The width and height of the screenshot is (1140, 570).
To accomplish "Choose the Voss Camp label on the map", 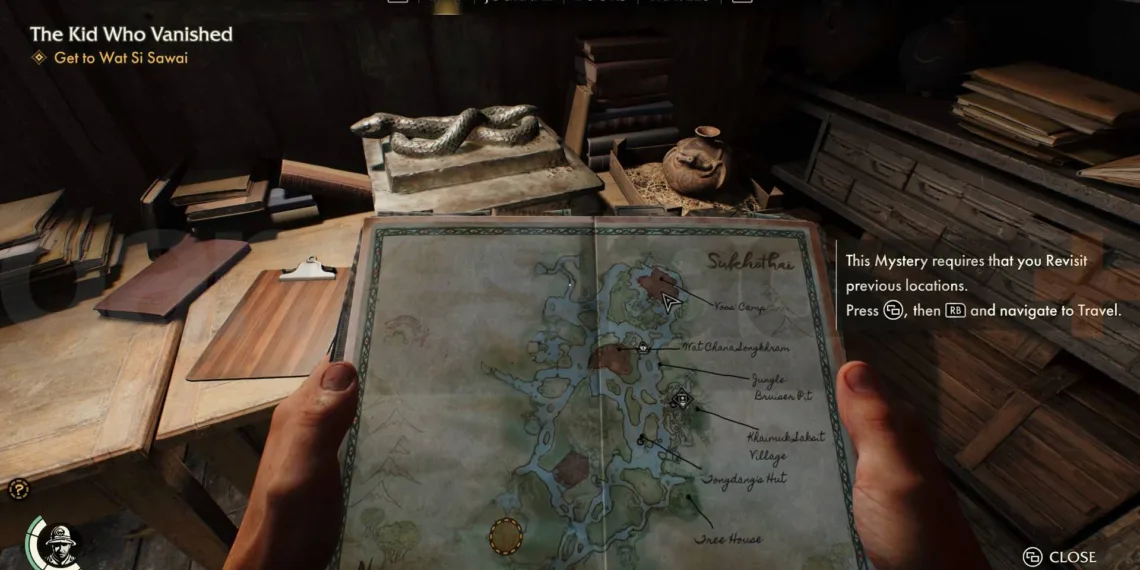I will pos(741,308).
